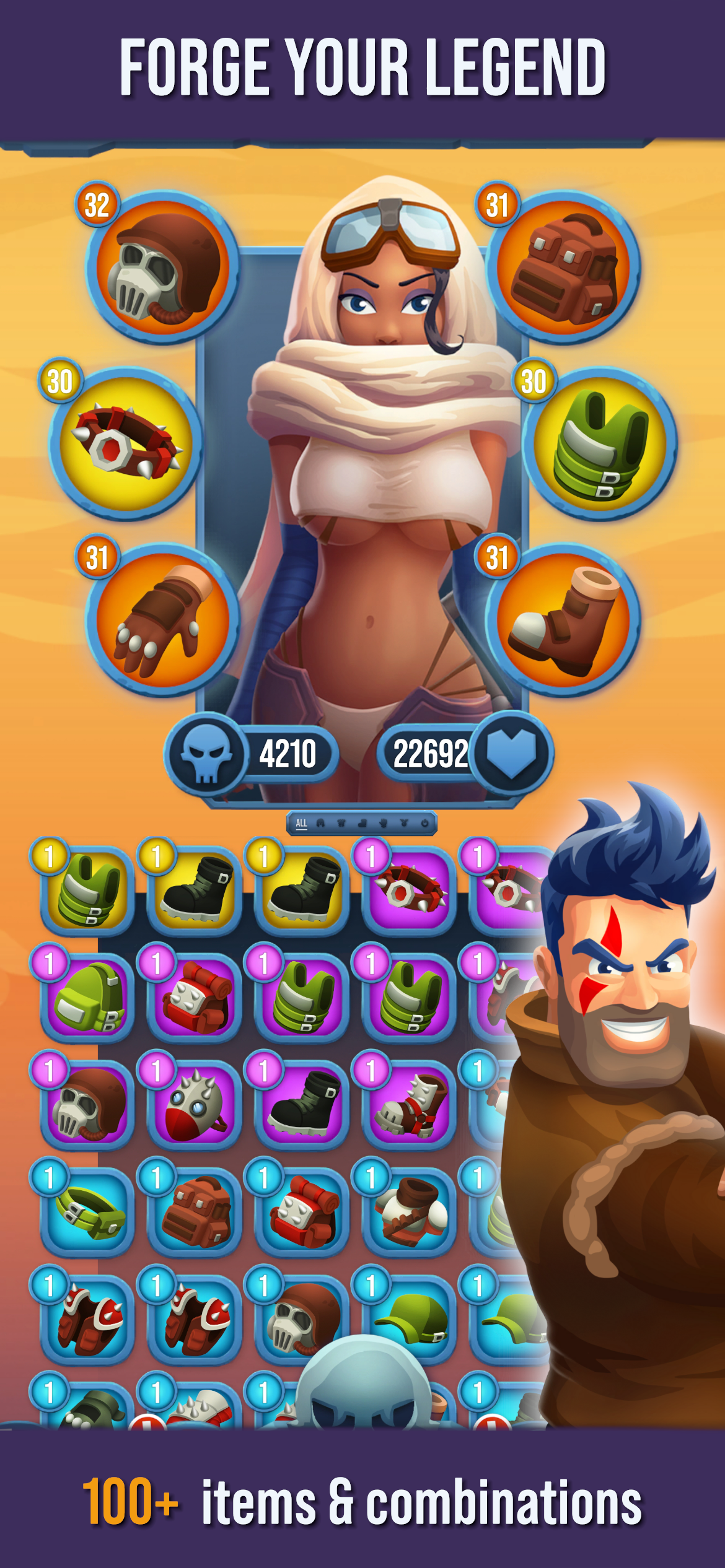Filter inventory by glove icon tab

tap(383, 824)
